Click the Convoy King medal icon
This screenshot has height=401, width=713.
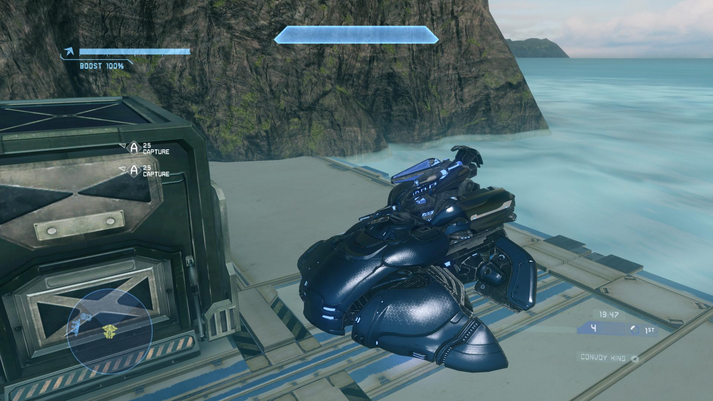tap(634, 358)
